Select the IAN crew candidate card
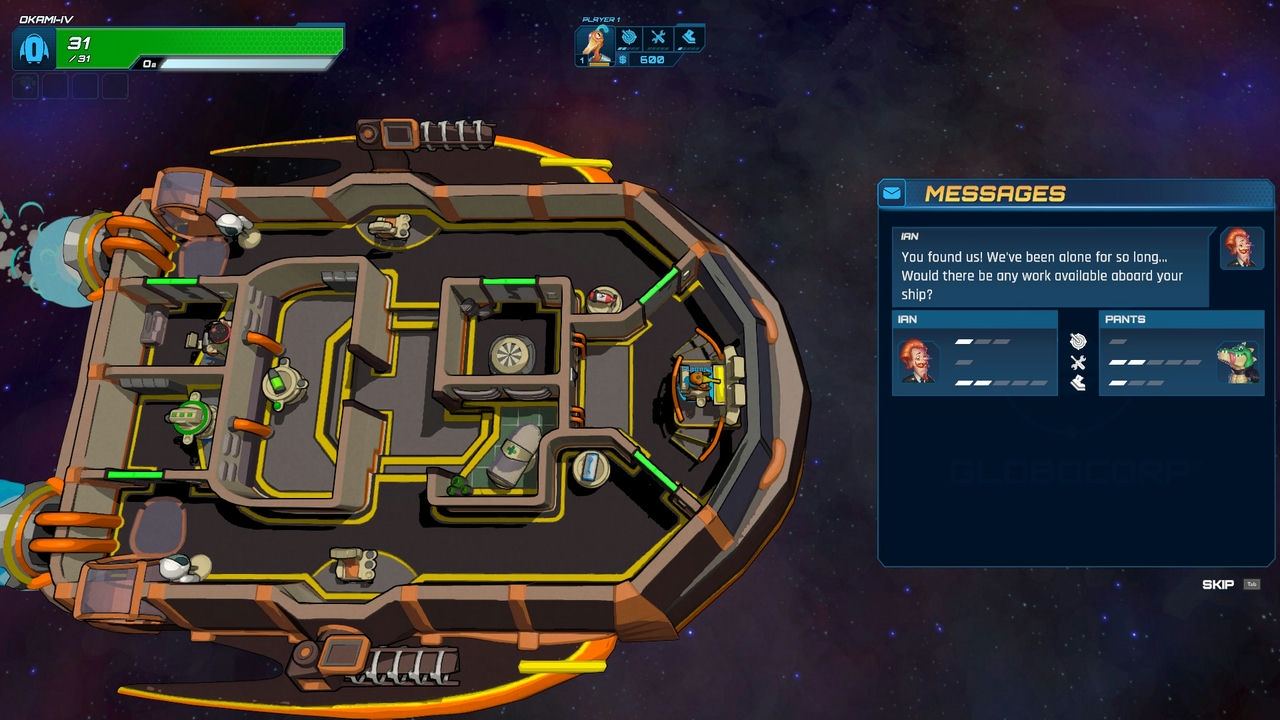This screenshot has height=720, width=1280. coord(974,353)
